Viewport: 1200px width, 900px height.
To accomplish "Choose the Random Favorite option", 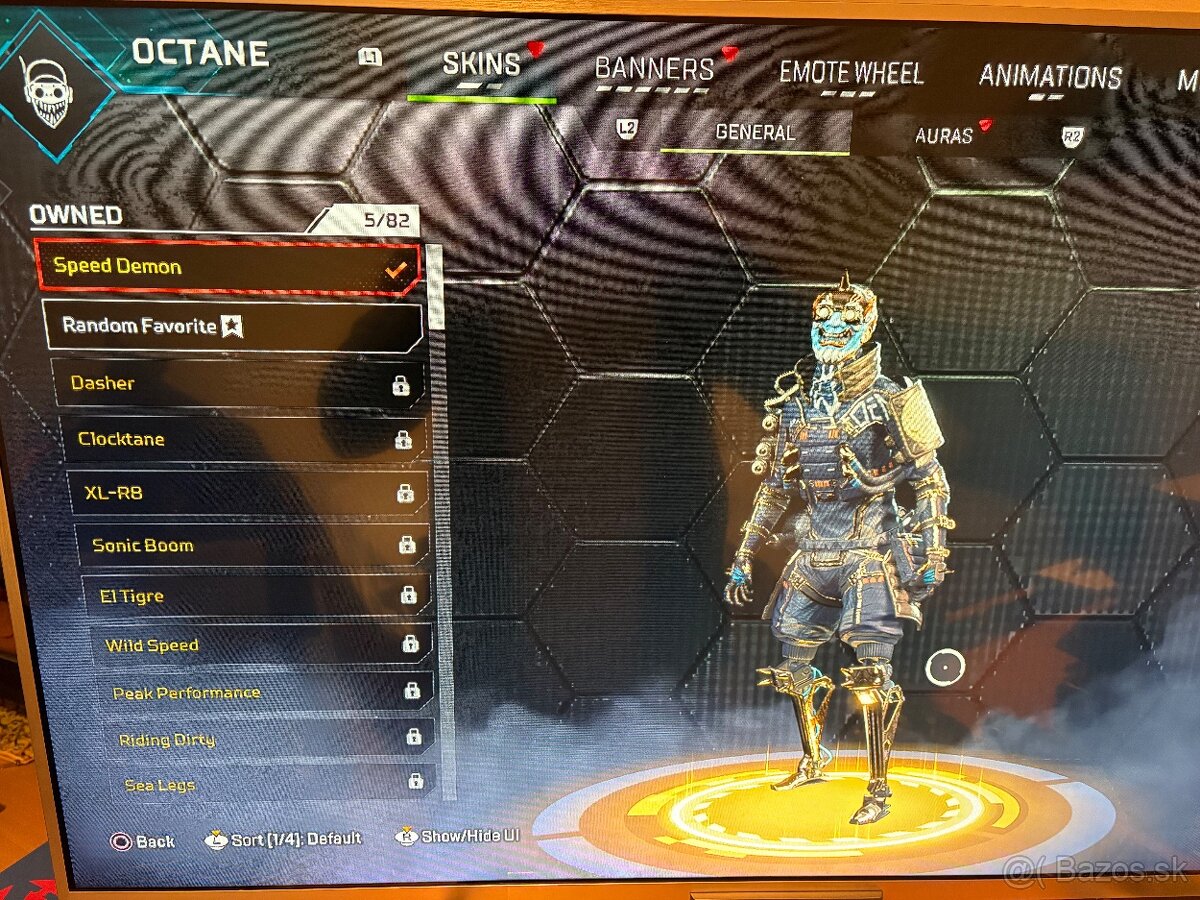I will point(233,326).
